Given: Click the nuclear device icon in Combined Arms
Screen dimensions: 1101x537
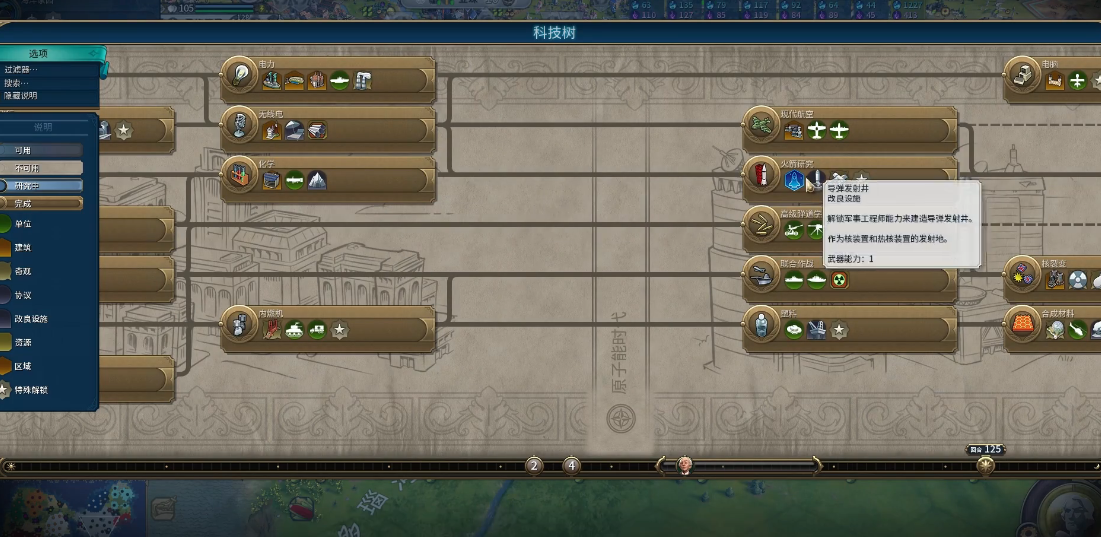Looking at the screenshot, I should point(839,280).
